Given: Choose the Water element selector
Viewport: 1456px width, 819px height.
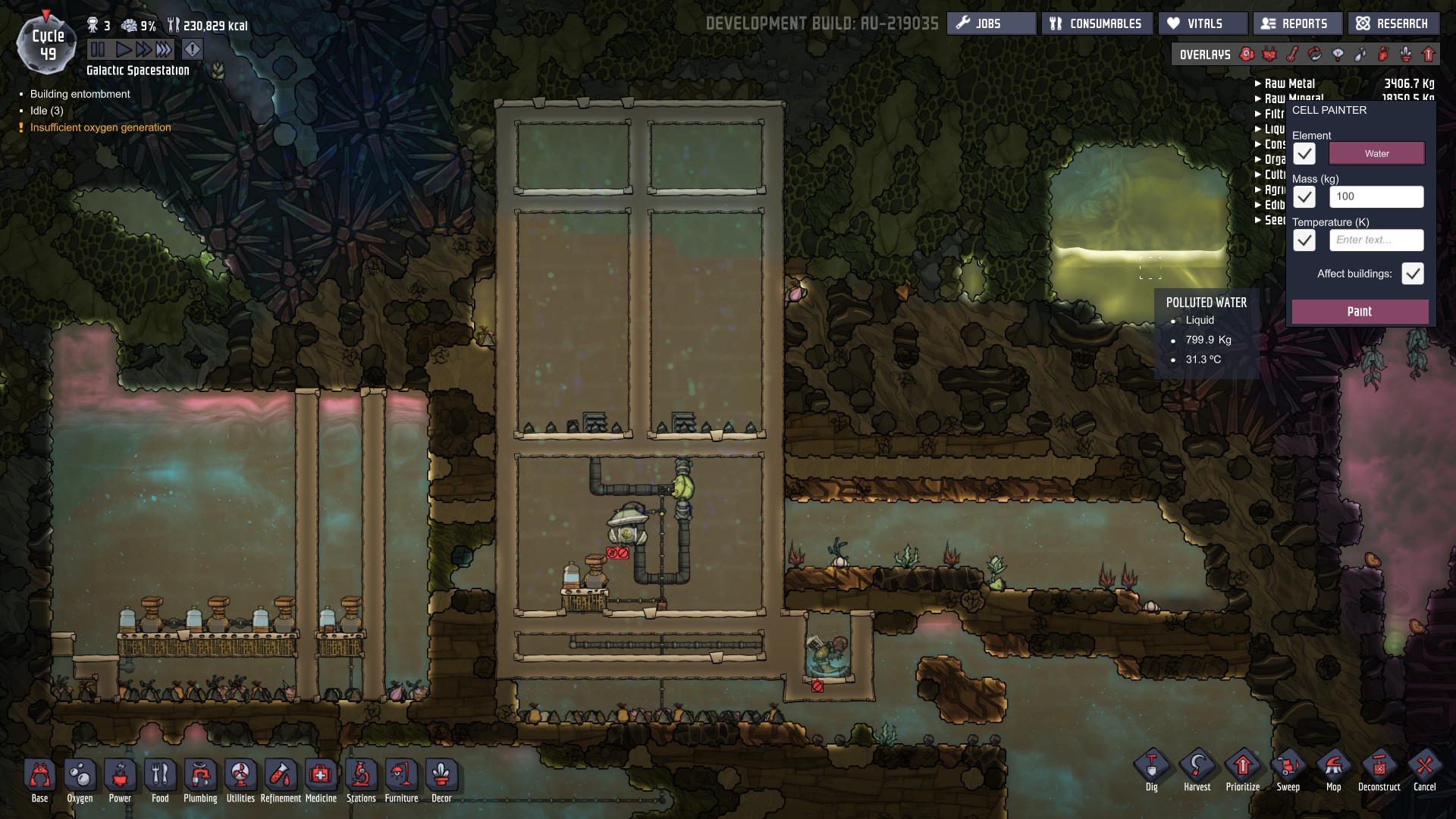Looking at the screenshot, I should pyautogui.click(x=1376, y=154).
